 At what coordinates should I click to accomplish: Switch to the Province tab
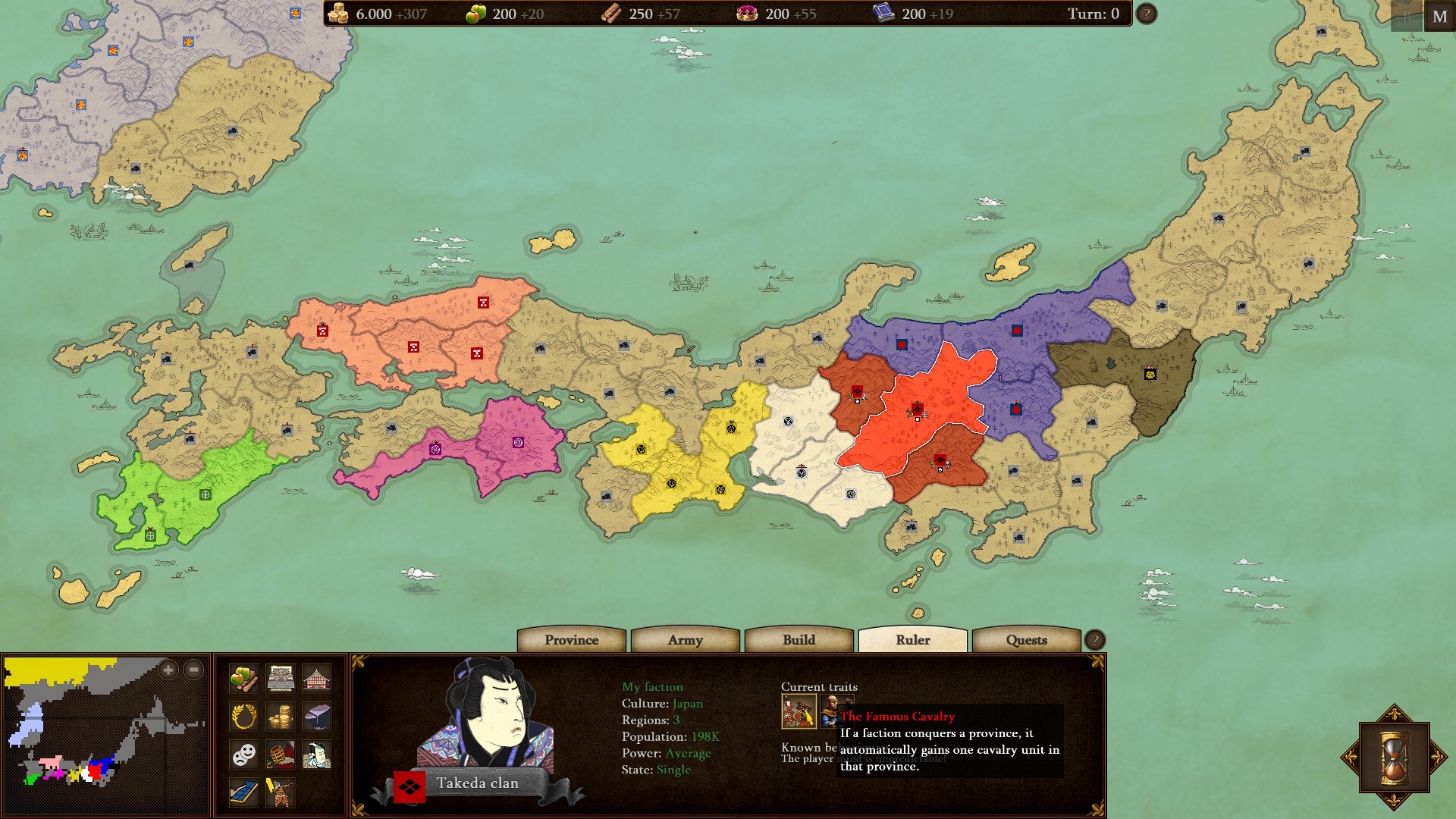(570, 641)
